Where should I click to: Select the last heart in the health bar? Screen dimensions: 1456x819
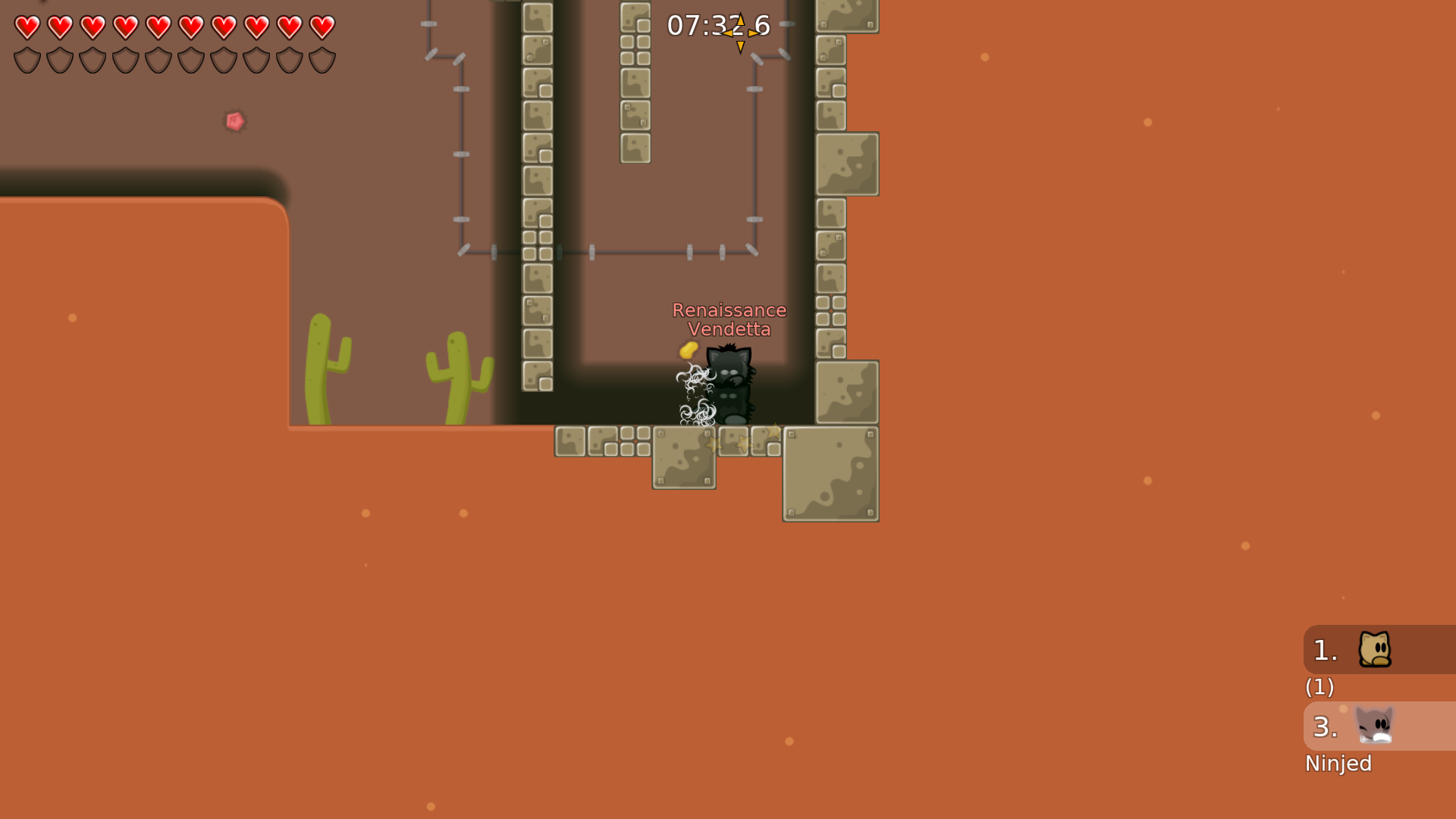pos(323,27)
